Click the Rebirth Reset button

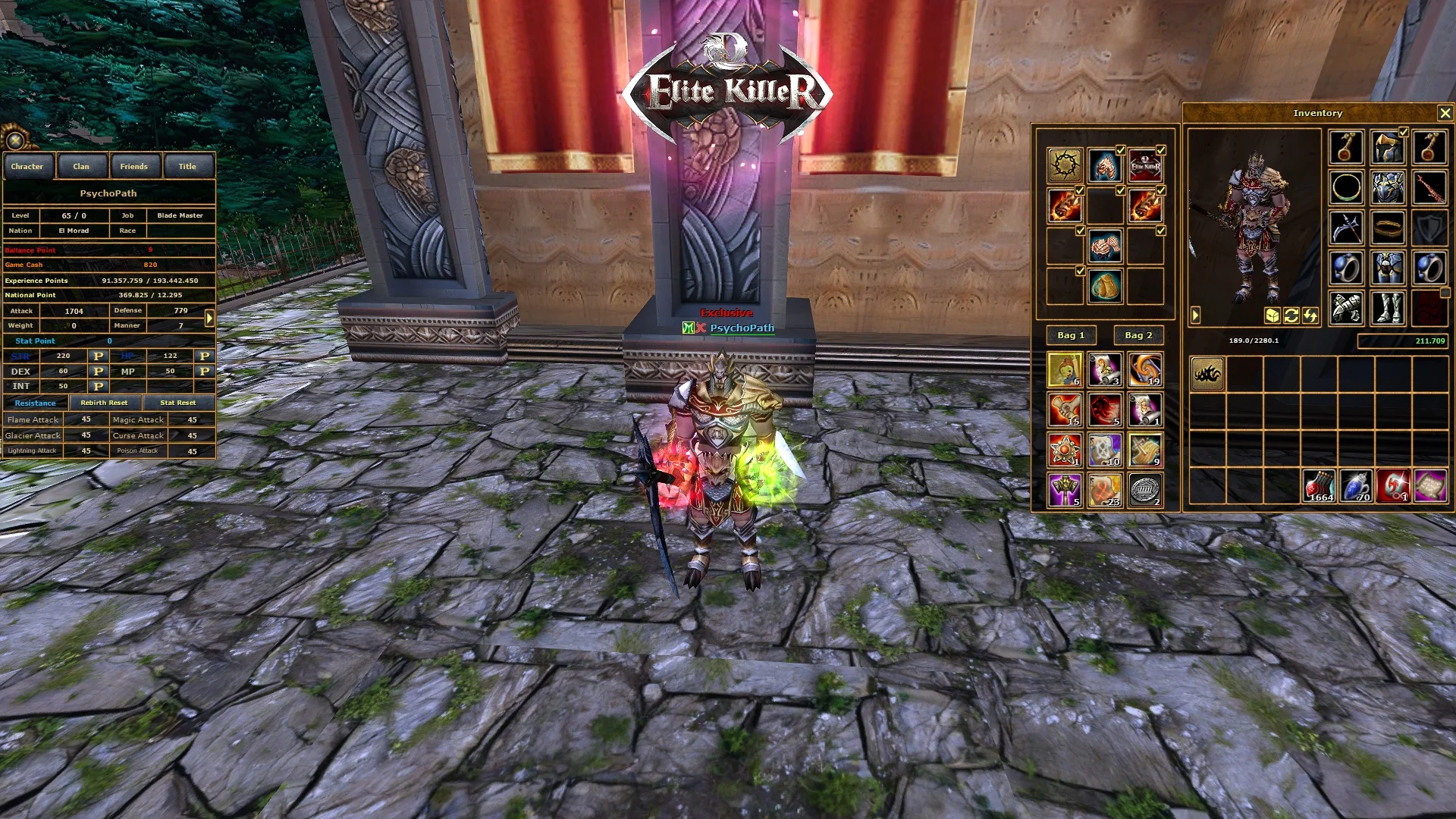(x=104, y=403)
